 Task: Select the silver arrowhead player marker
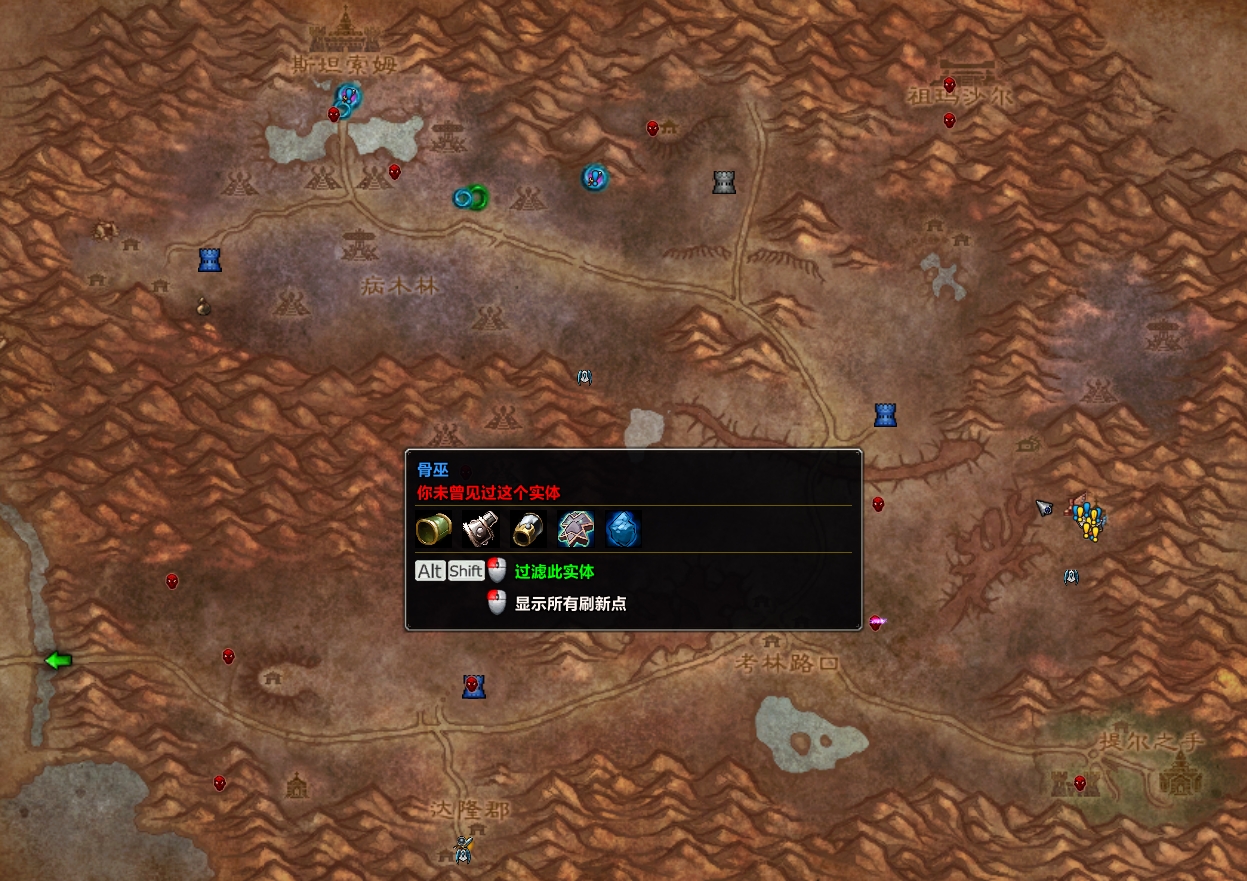pos(1044,508)
